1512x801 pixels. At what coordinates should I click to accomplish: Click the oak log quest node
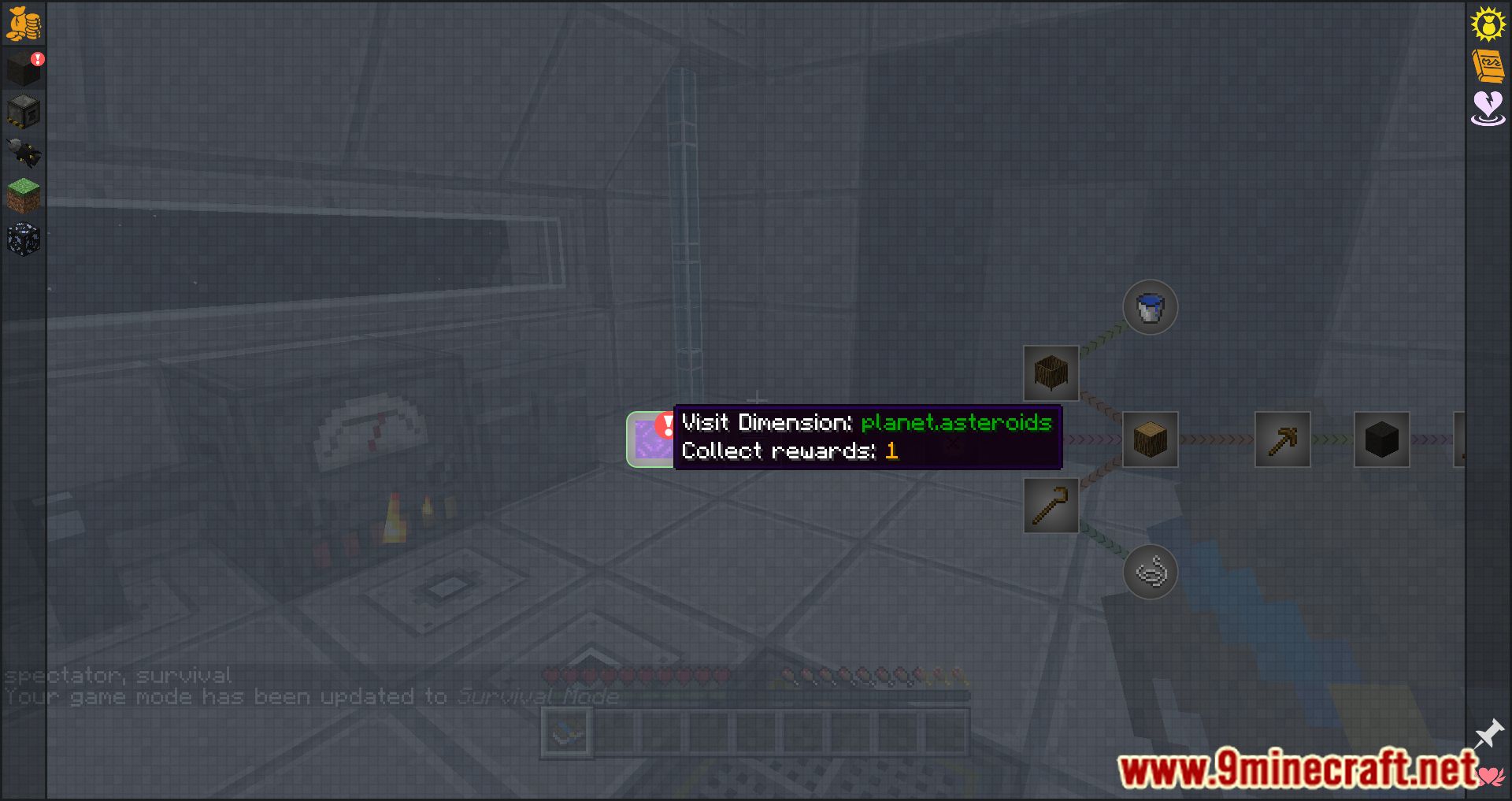[x=1150, y=439]
